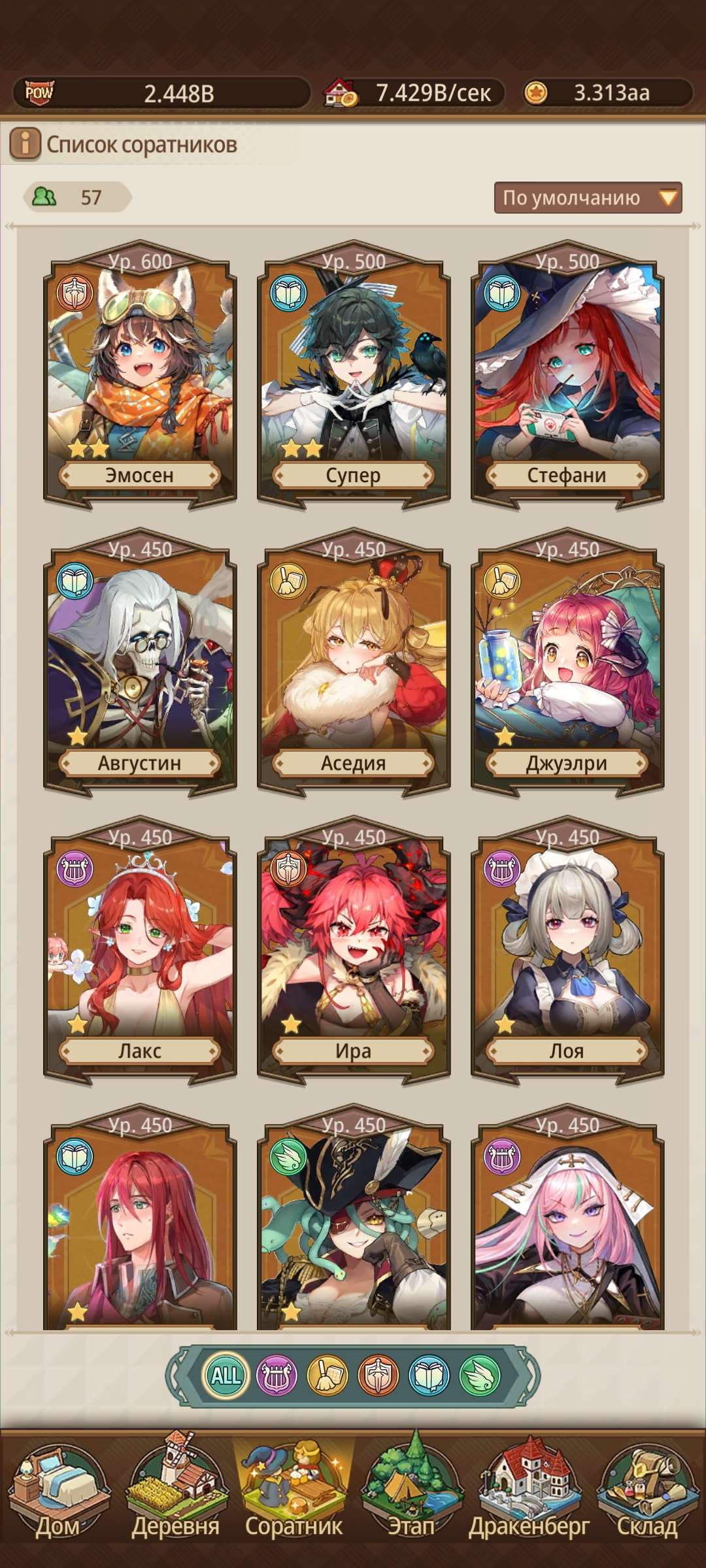Filter companions by yellow broom class

[328, 1375]
